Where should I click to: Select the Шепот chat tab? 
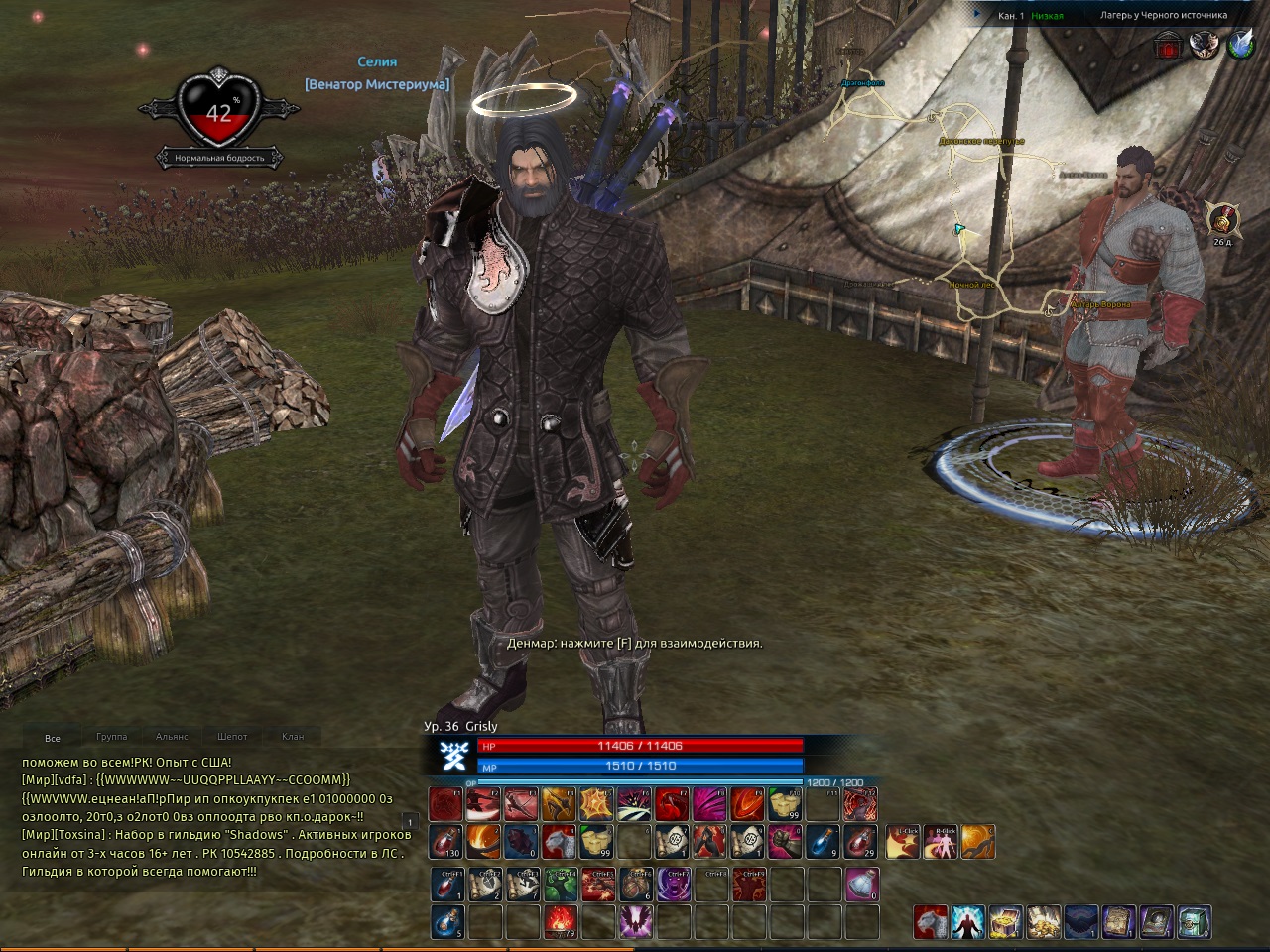[x=232, y=737]
